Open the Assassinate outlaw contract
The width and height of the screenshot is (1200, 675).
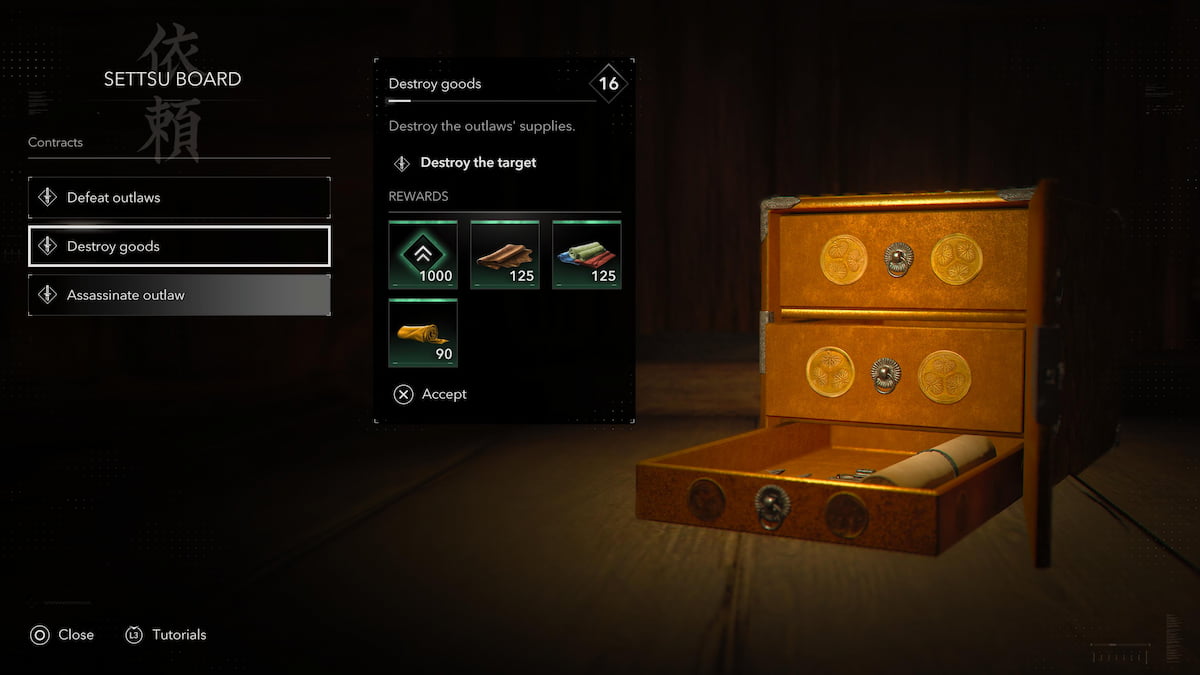179,295
